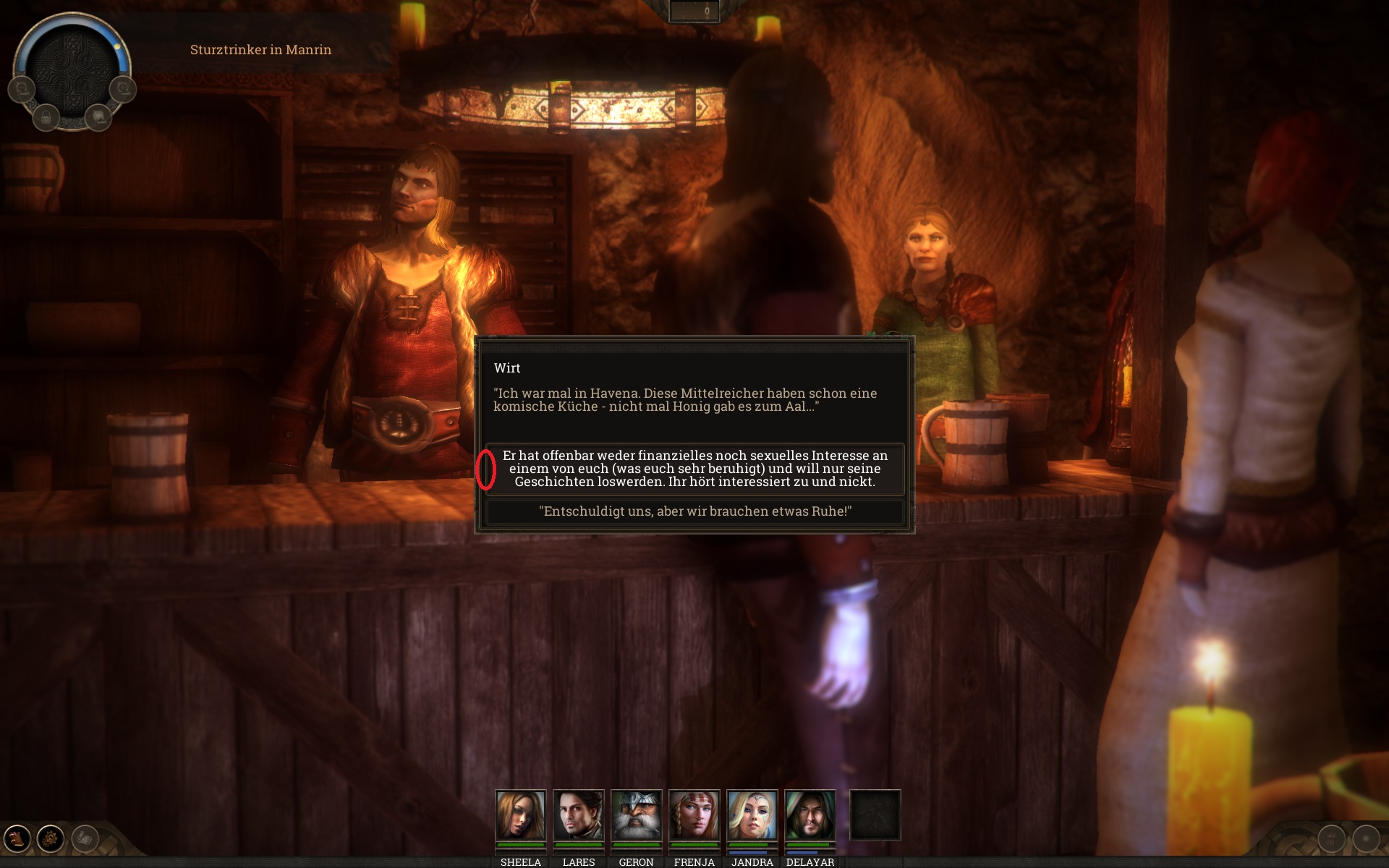The width and height of the screenshot is (1389, 868).
Task: Click the starburst button in the bottom-right corner
Action: click(x=1366, y=839)
